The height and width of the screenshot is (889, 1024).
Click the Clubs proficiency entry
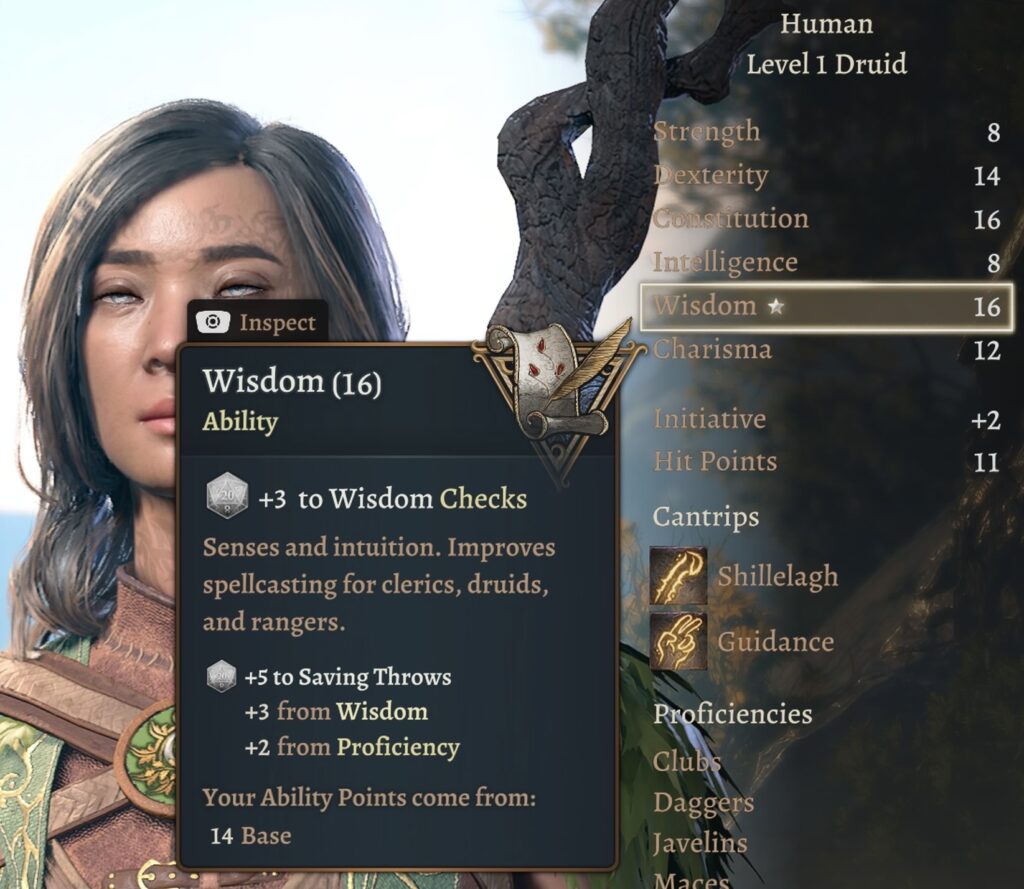point(687,761)
